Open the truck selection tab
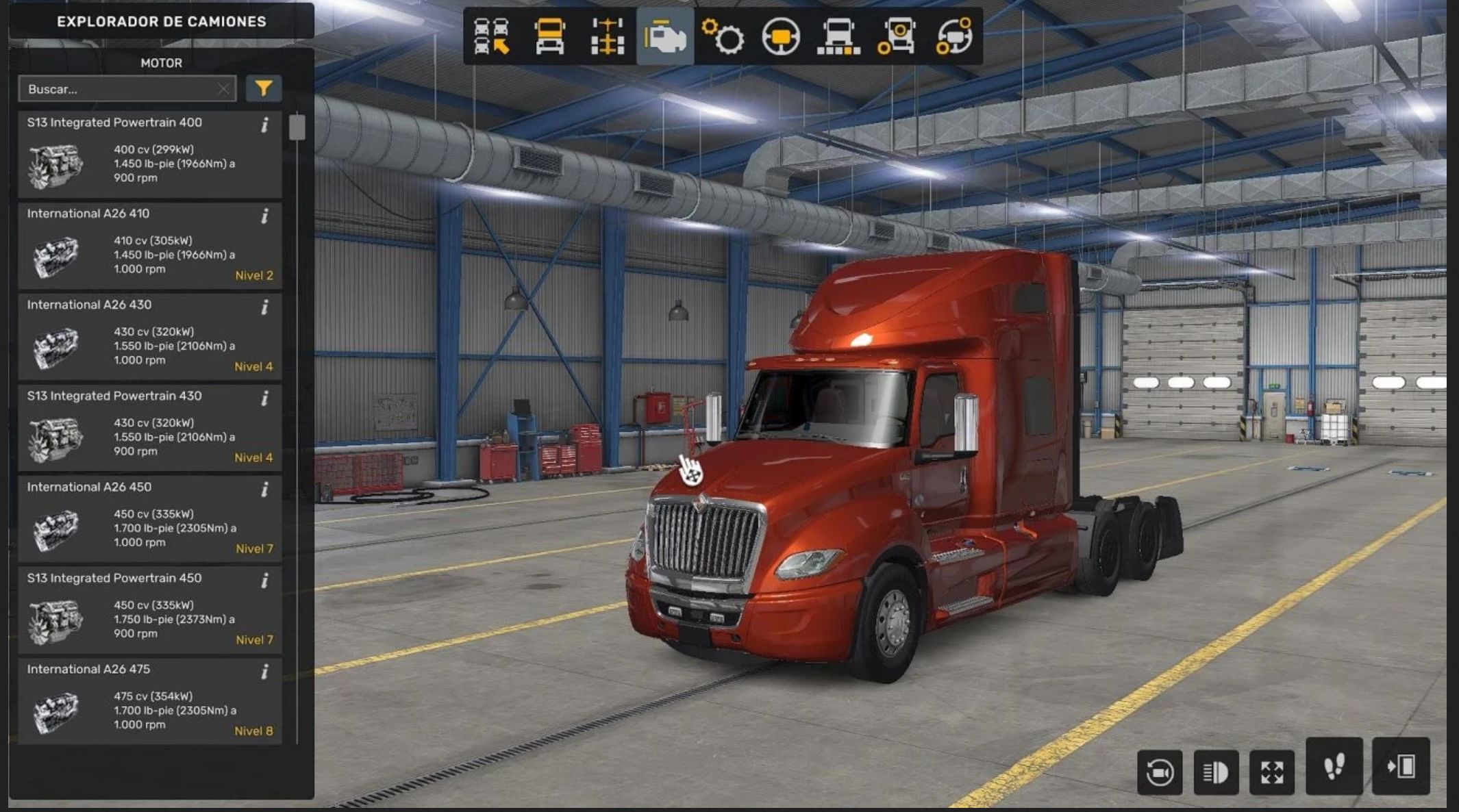This screenshot has width=1459, height=812. click(491, 36)
